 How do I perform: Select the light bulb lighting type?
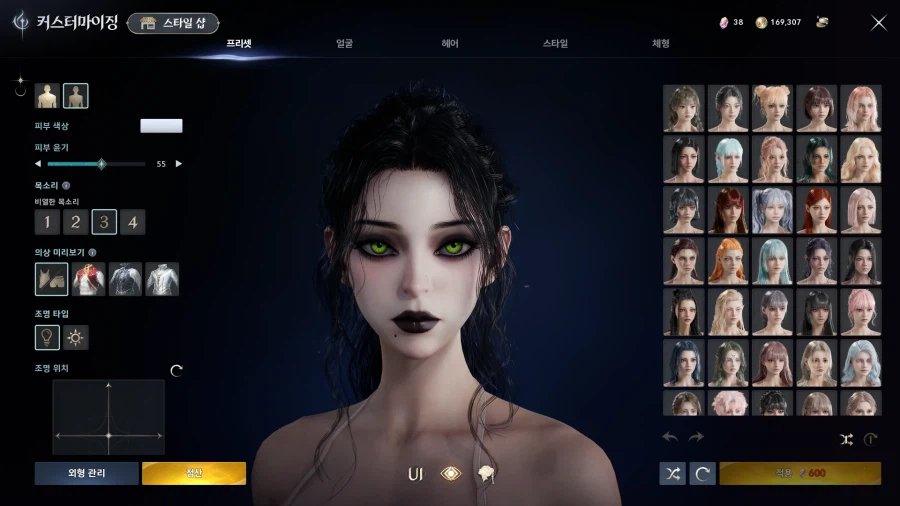pos(47,338)
